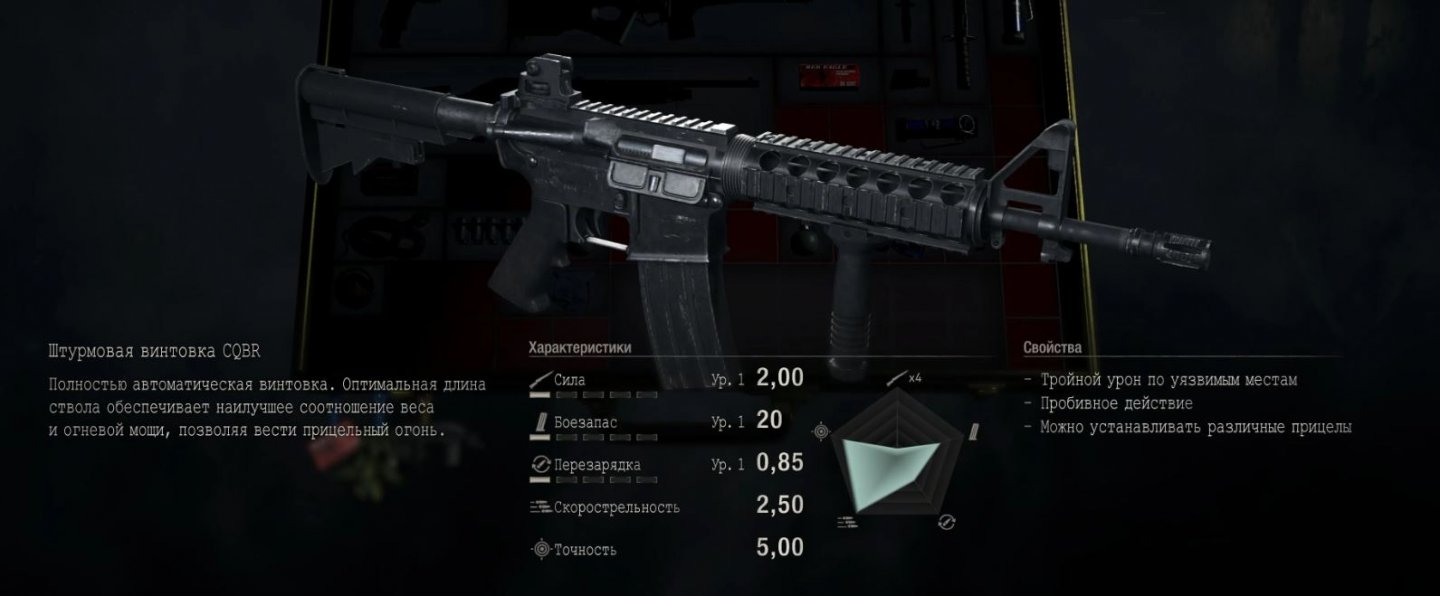Select the Сила stat row
Viewport: 1440px width, 596px height.
click(665, 380)
